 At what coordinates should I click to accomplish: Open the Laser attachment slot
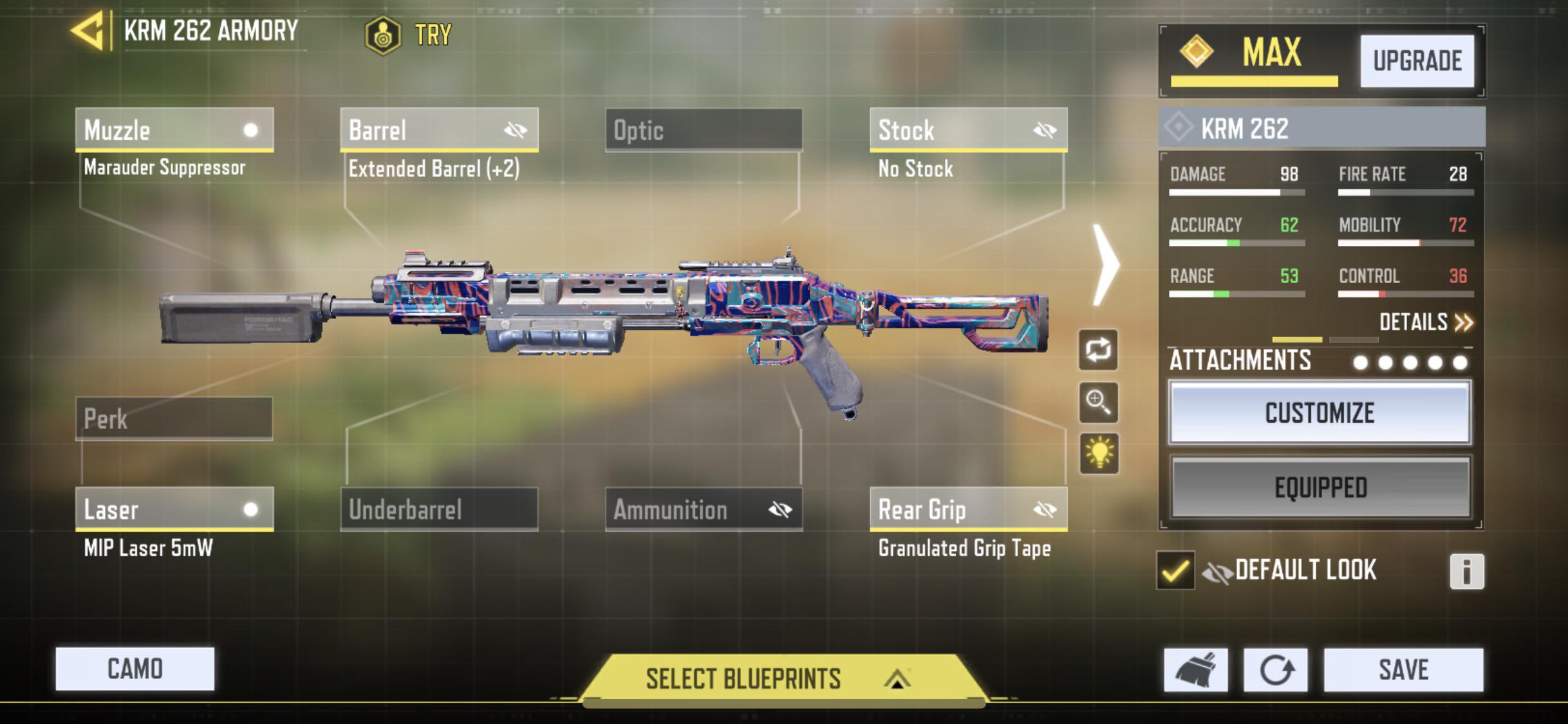tap(174, 510)
